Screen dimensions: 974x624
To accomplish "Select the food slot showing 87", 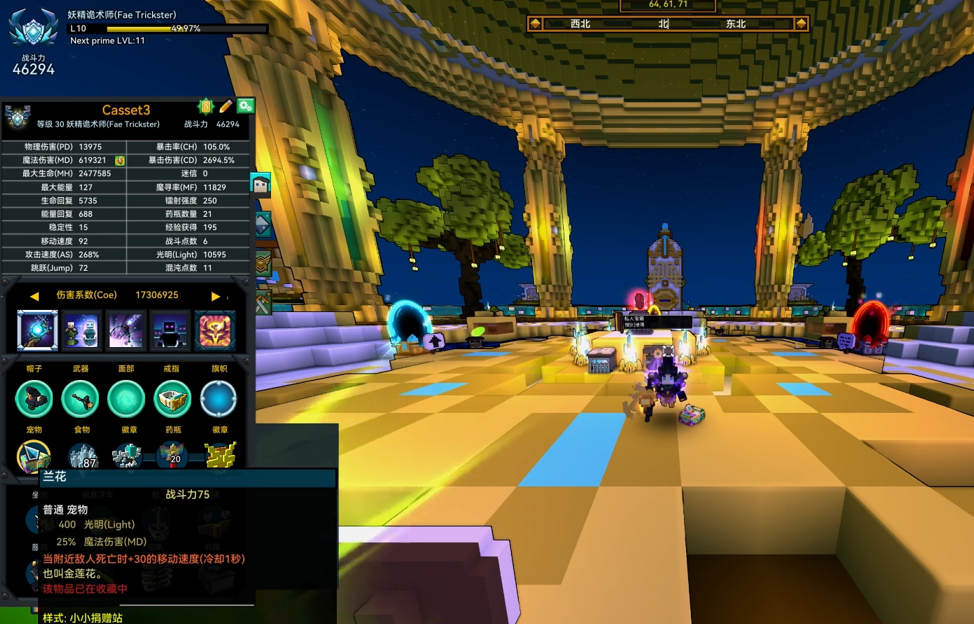I will 81,457.
